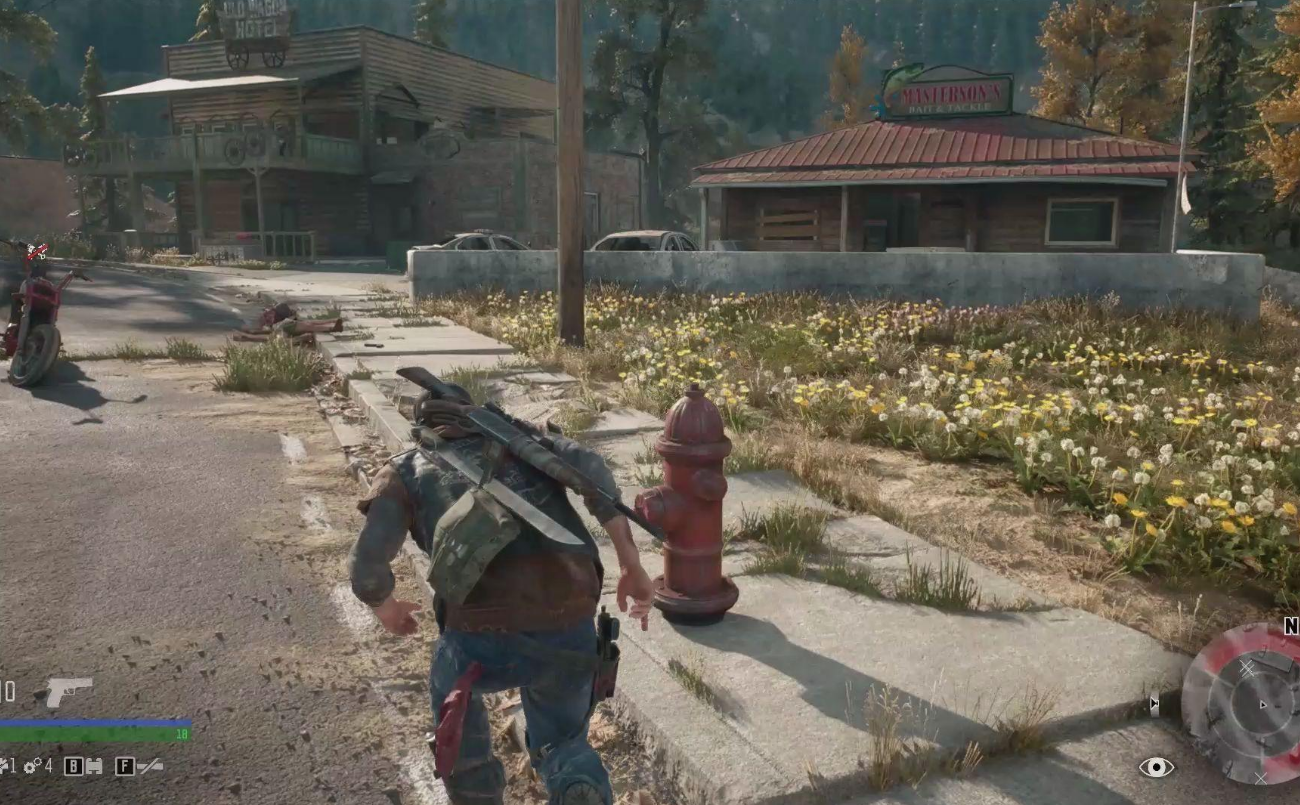Click the sound indicator beside the minimap
This screenshot has height=805, width=1300.
tap(1155, 705)
